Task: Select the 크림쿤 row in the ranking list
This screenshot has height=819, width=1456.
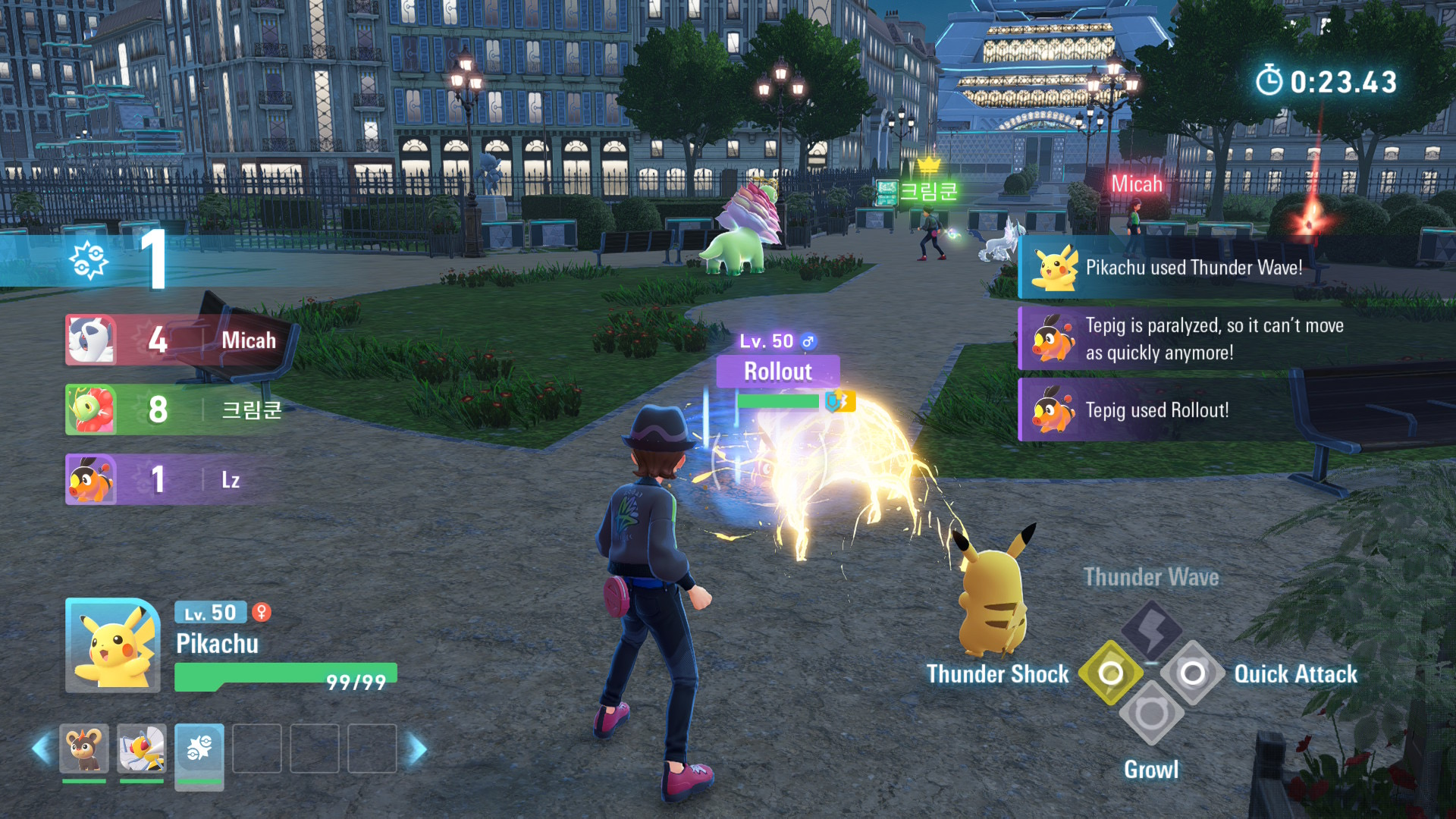Action: coord(178,410)
